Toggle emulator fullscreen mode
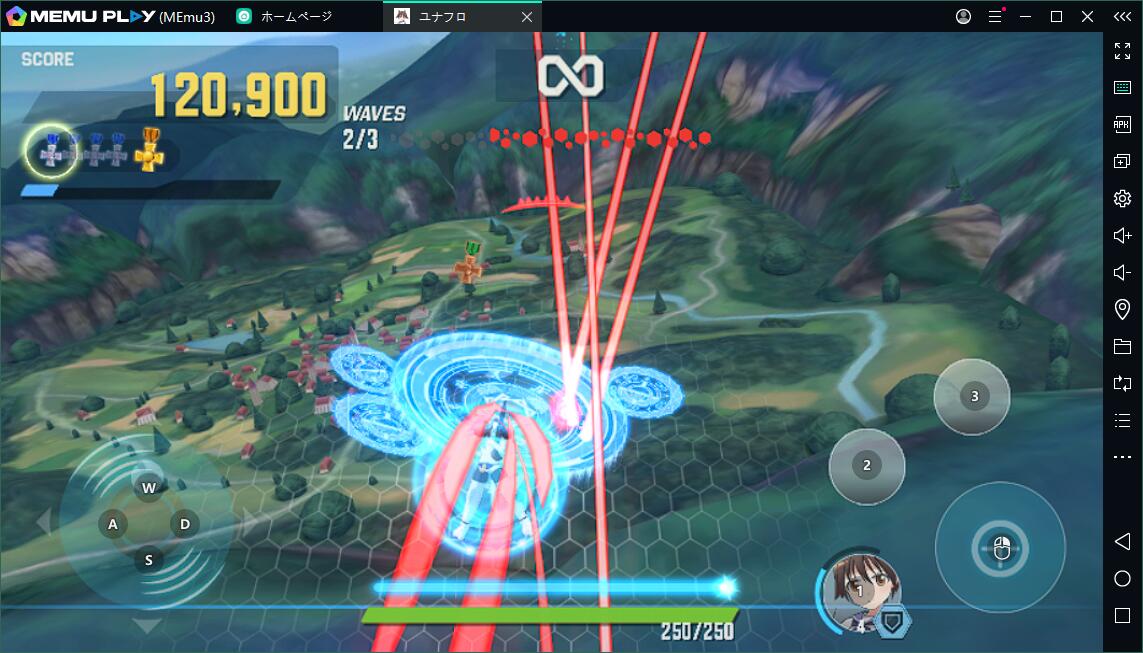Viewport: 1143px width, 653px height. point(1122,51)
